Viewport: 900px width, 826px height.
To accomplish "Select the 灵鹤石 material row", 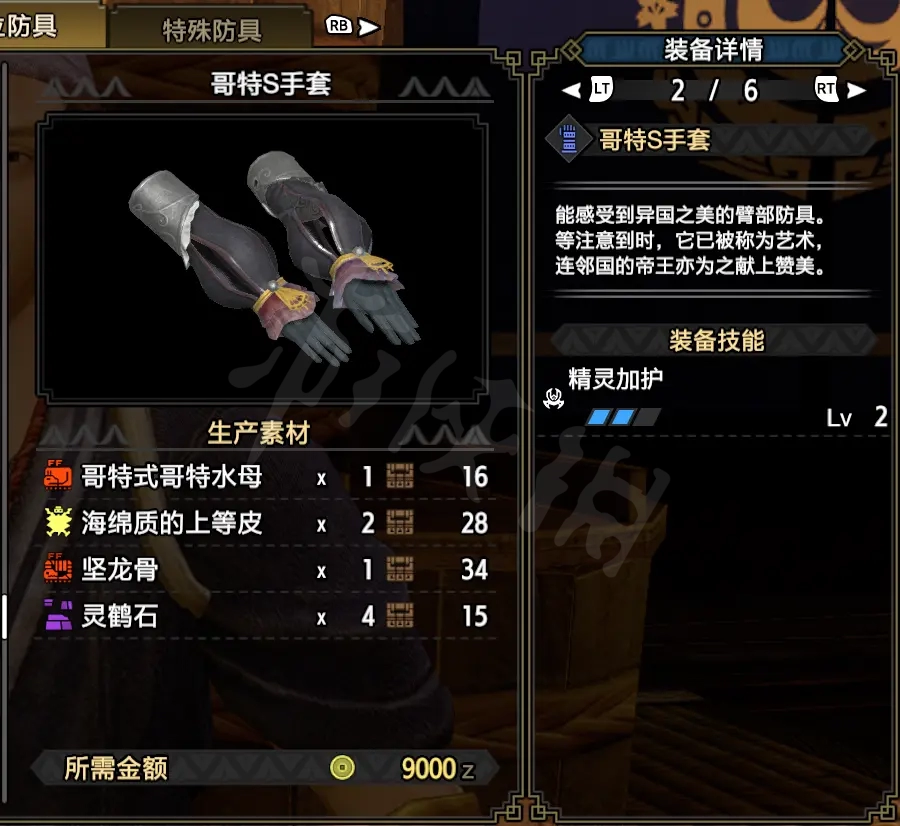I will tap(266, 616).
